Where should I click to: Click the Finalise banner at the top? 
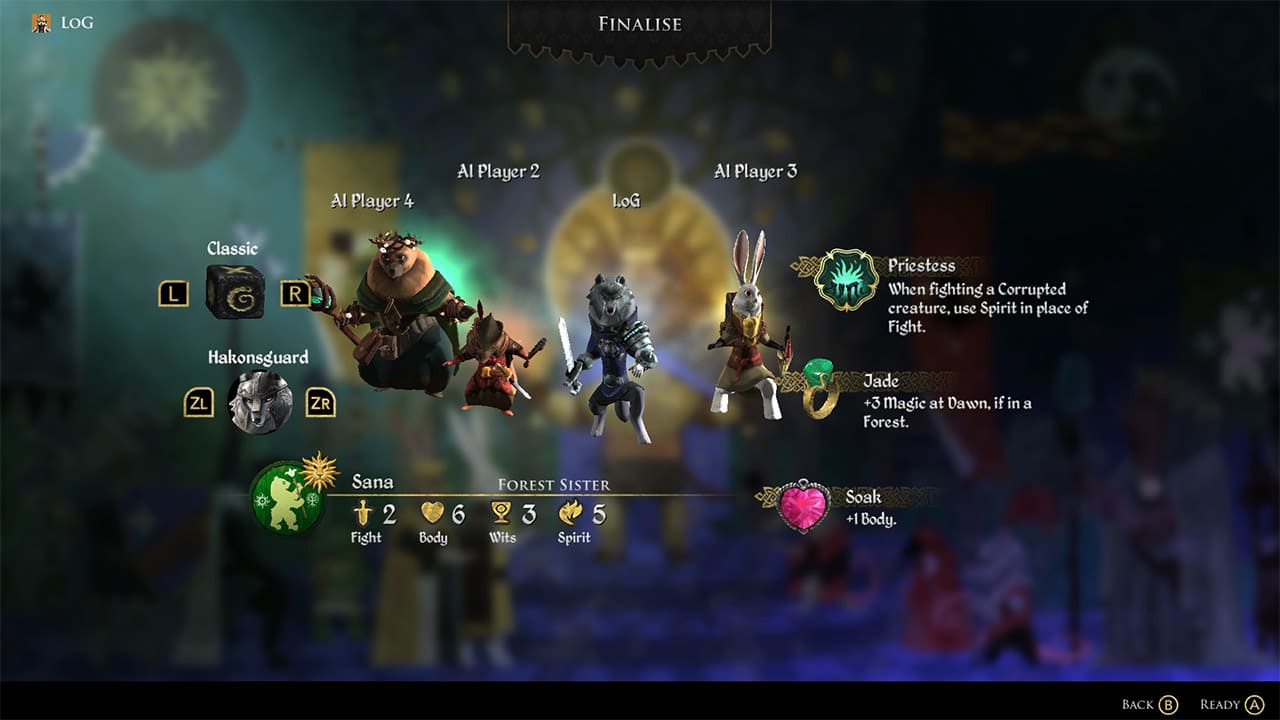click(639, 24)
